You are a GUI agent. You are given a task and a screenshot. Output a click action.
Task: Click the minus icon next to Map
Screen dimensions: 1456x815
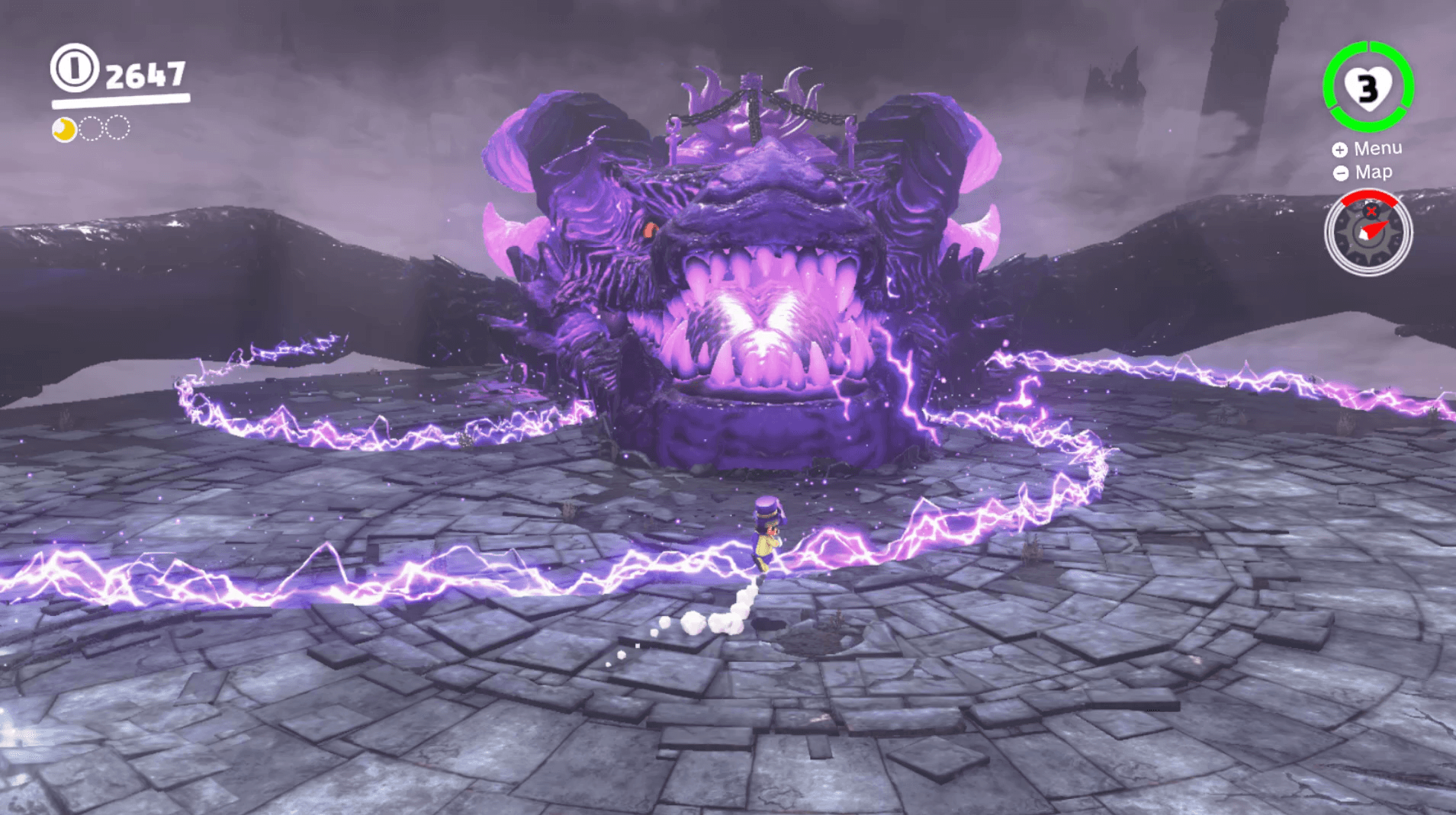coord(1340,172)
